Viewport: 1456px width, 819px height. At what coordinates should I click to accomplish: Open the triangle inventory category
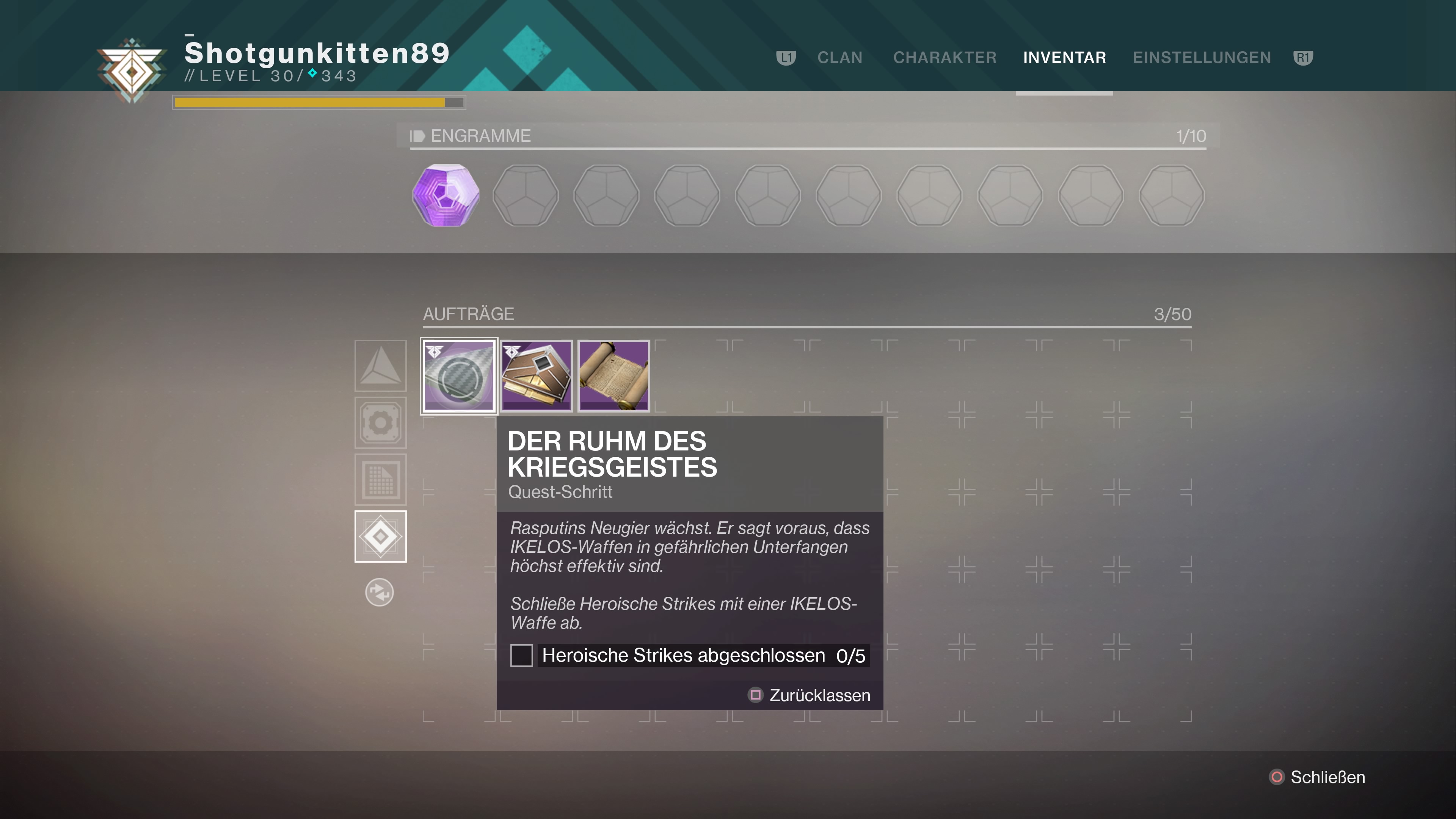(380, 366)
